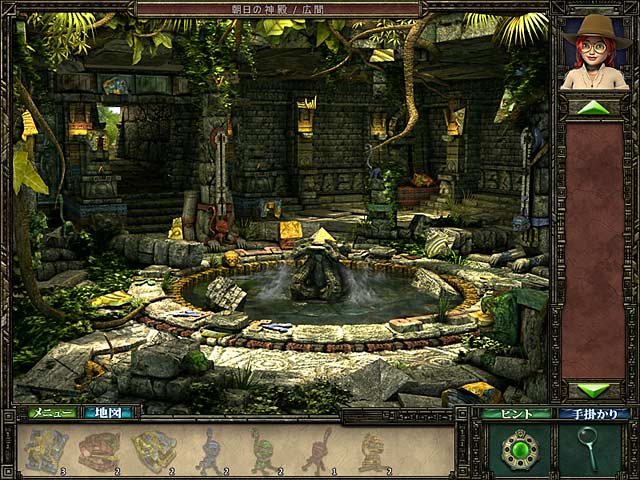Click the ヒント hint button
The width and height of the screenshot is (640, 480).
[x=516, y=413]
